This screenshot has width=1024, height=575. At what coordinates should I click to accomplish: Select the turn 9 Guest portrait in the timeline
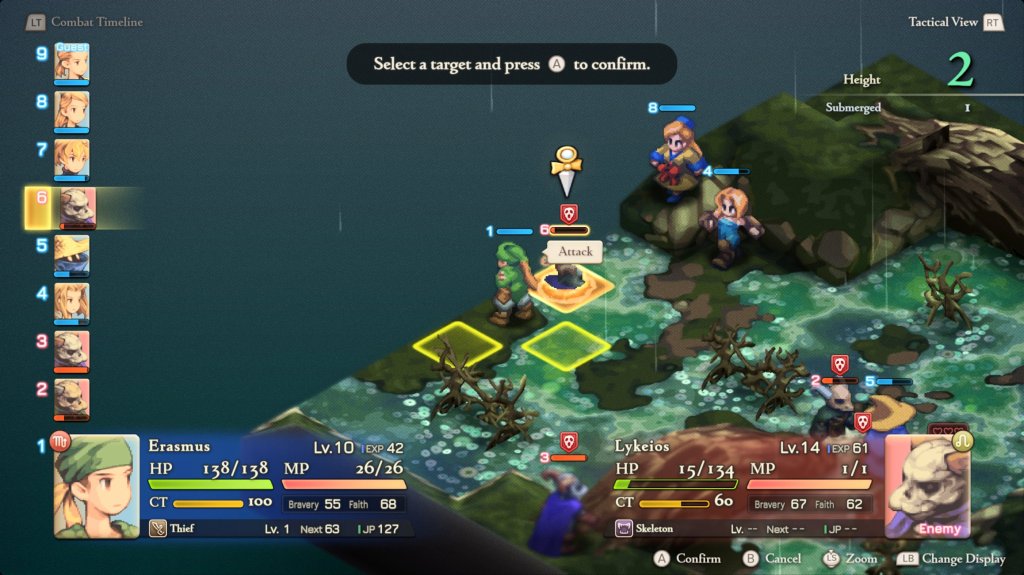point(72,64)
